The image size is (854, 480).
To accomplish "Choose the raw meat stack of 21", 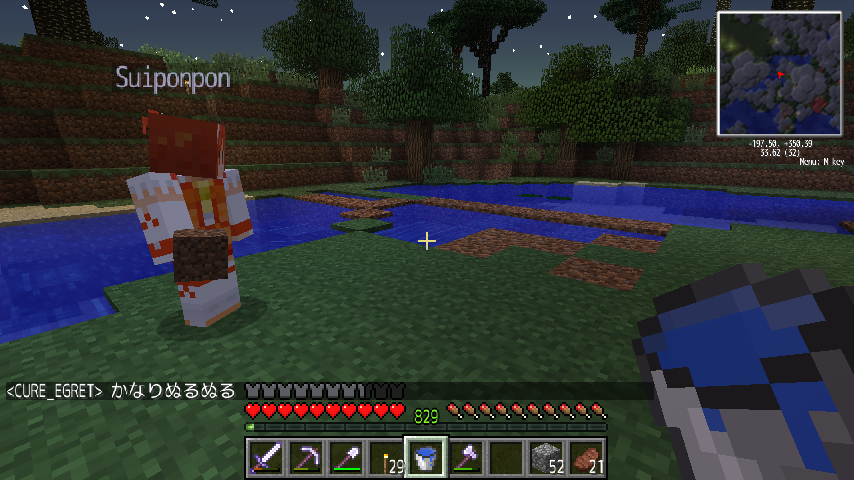I will coord(585,459).
